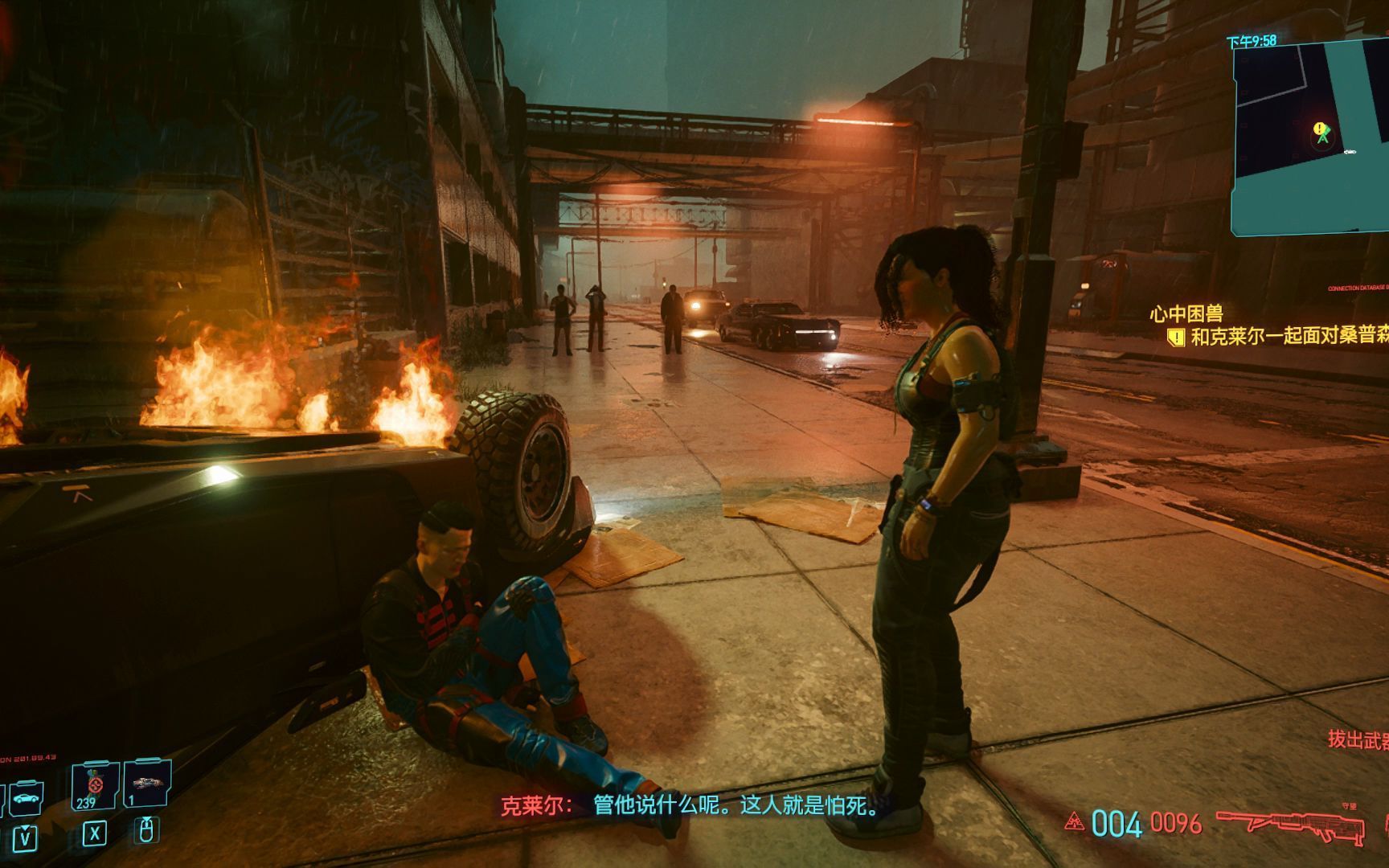Image resolution: width=1389 pixels, height=868 pixels.
Task: Open the minimap in the corner
Action: (1312, 137)
